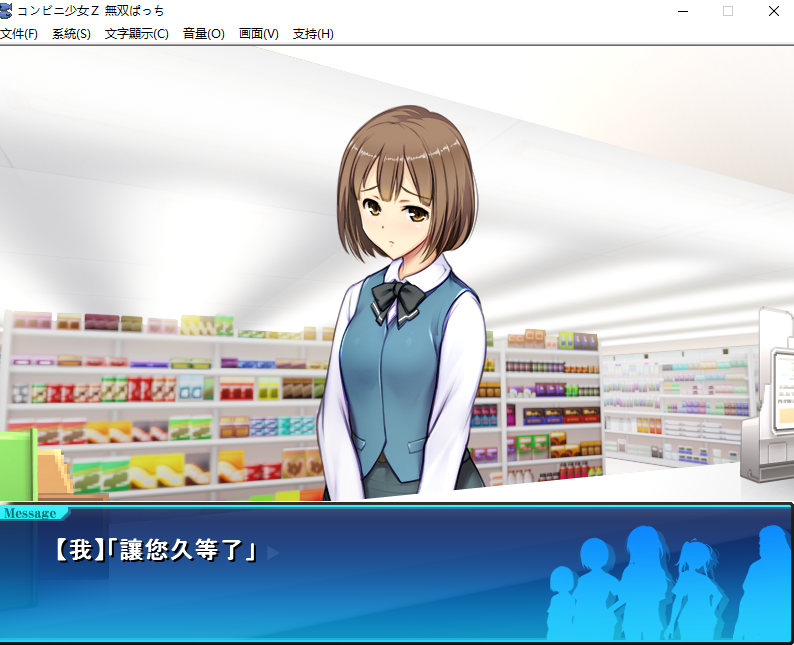Close the game window

[x=773, y=11]
